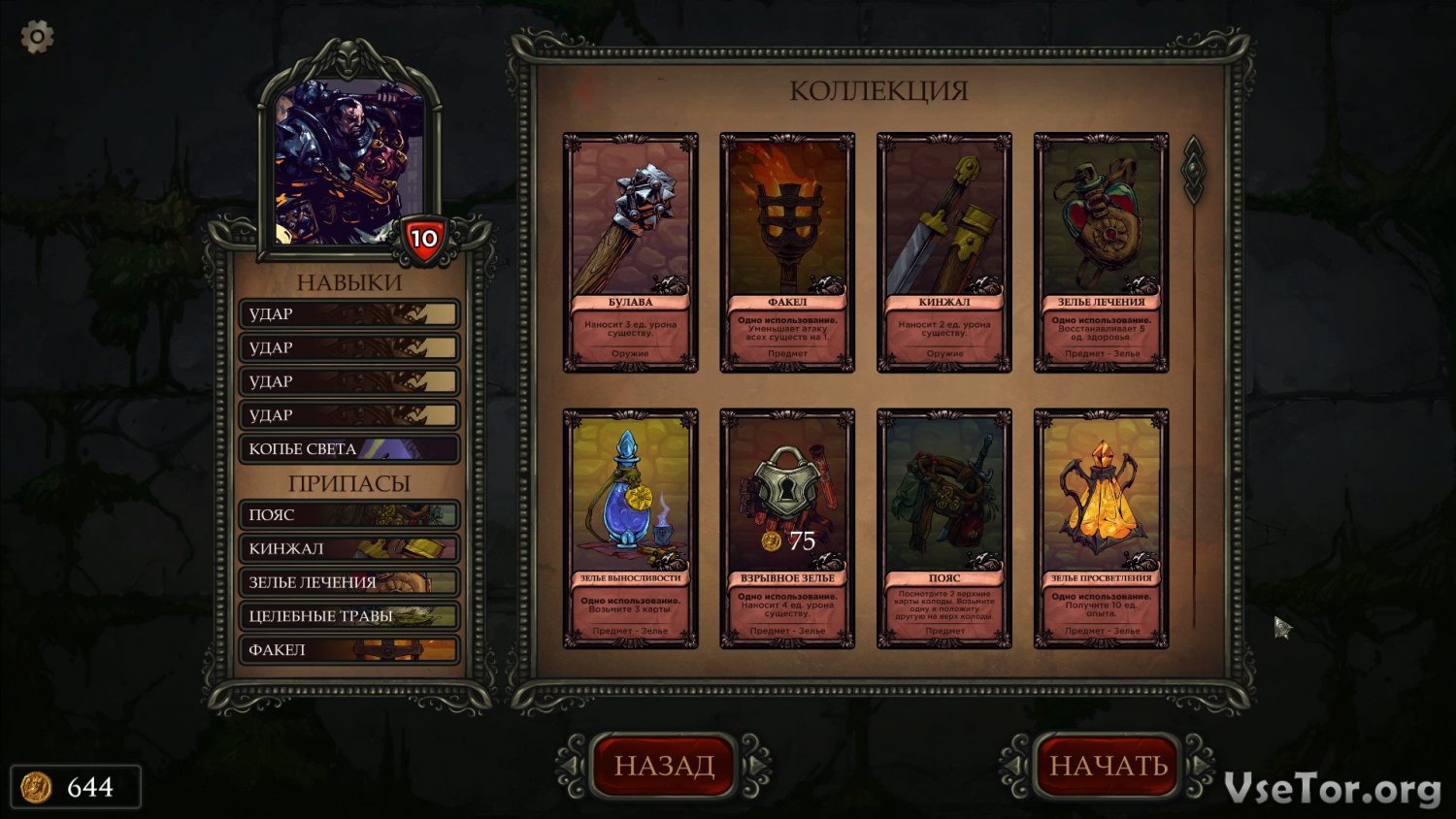Select the Булава mace card
The image size is (1456, 819).
click(630, 252)
